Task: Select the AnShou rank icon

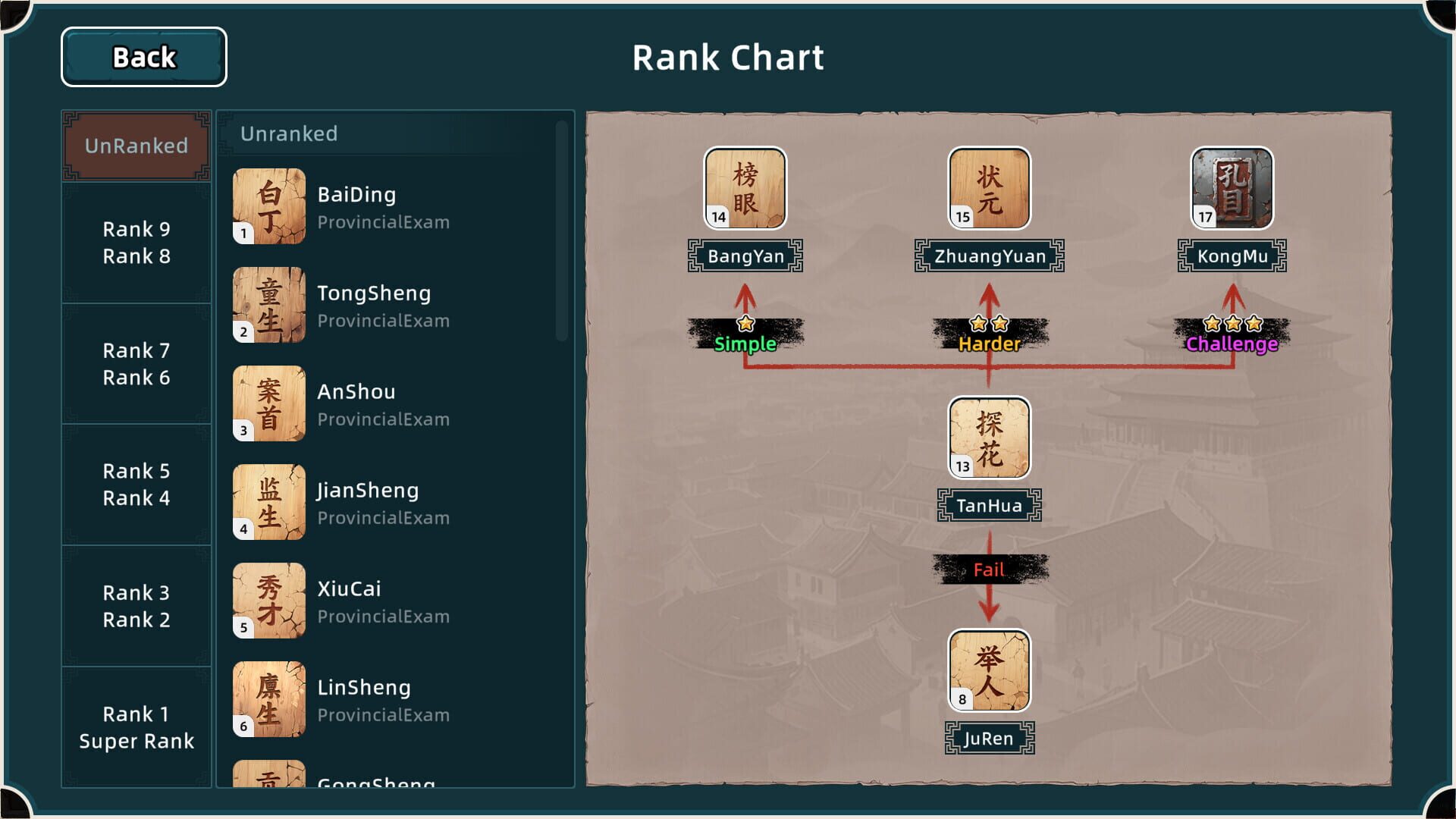Action: pos(268,403)
